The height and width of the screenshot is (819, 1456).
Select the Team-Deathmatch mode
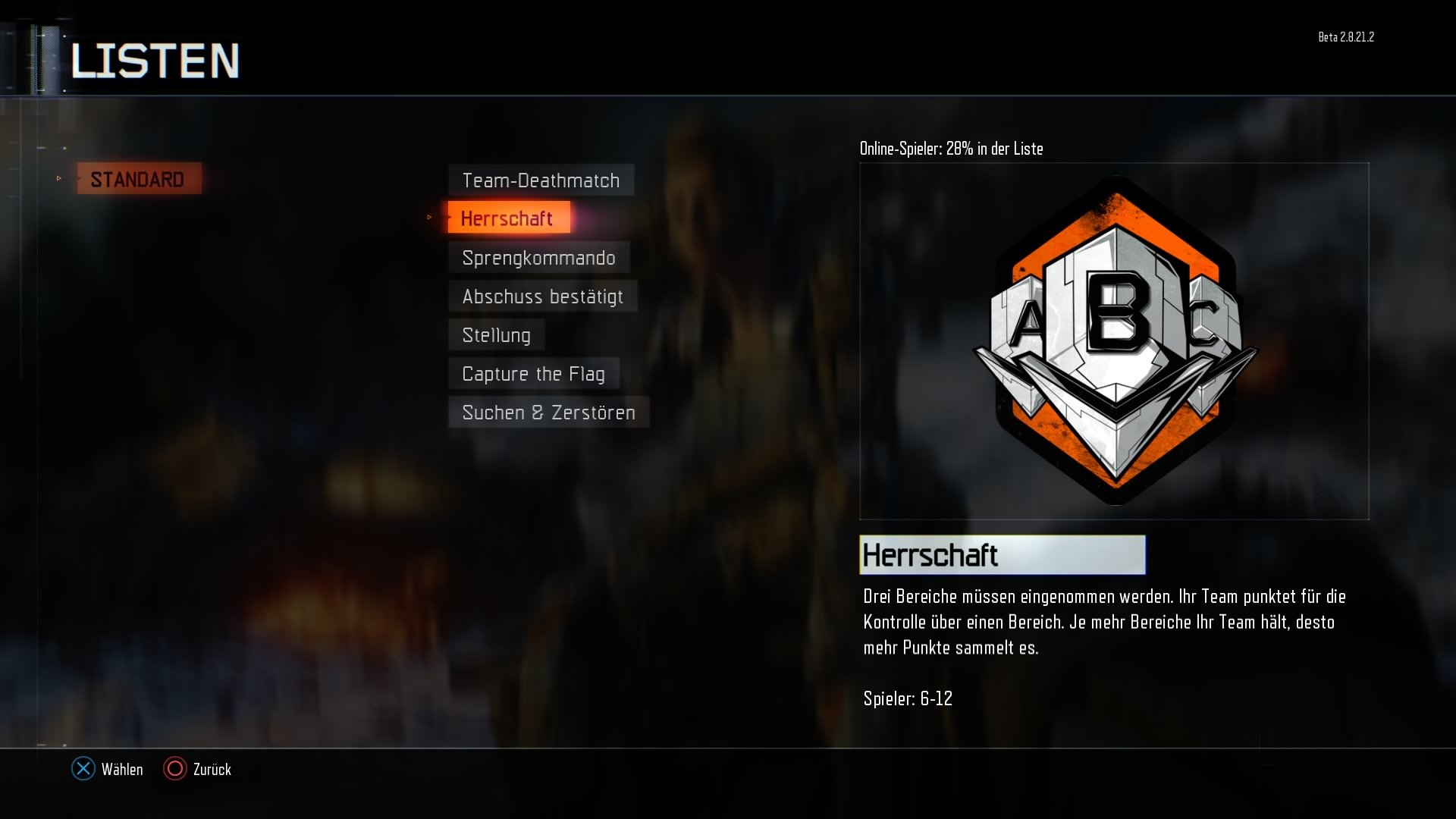(541, 180)
